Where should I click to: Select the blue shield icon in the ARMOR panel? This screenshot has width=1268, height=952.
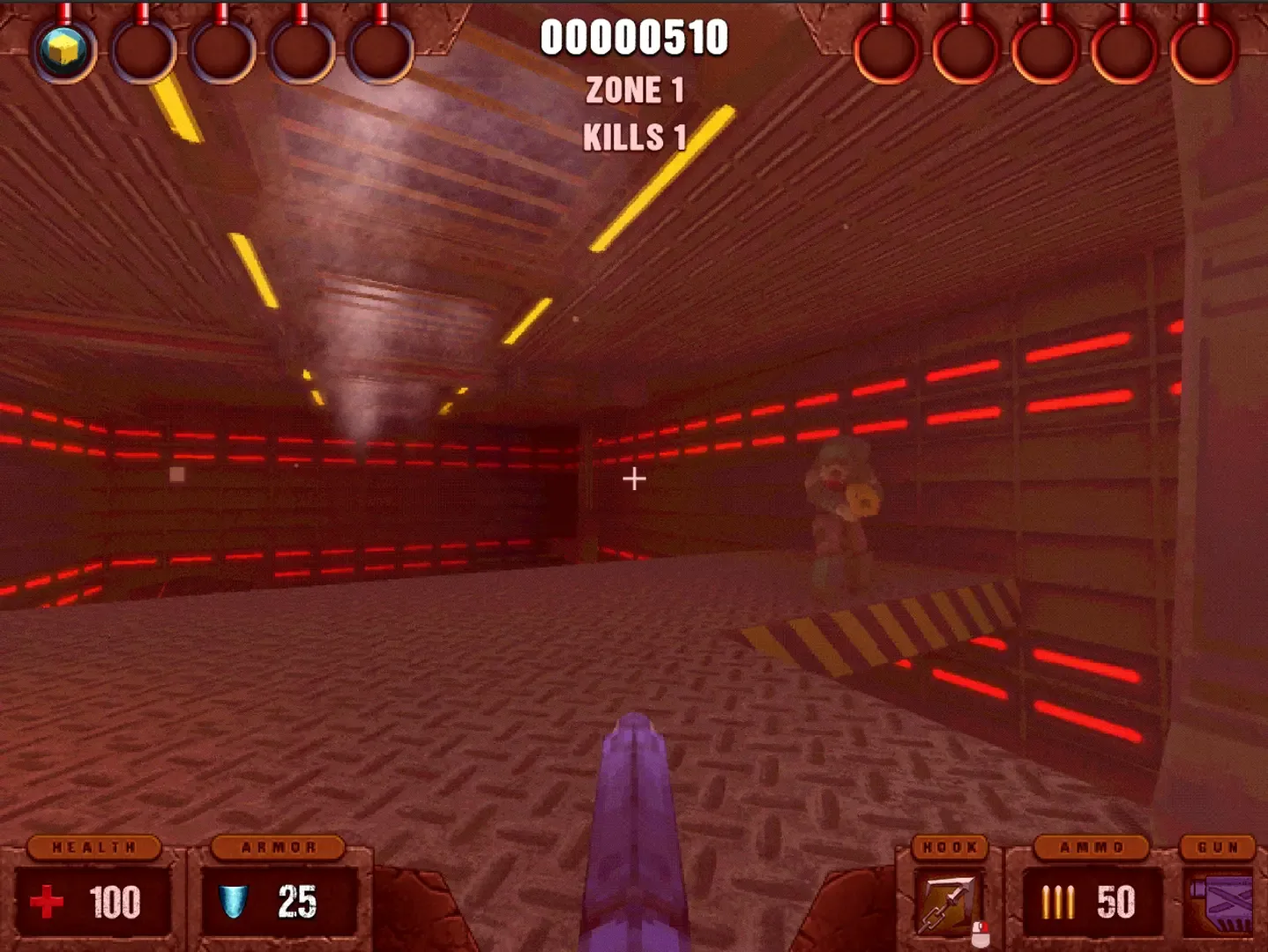[234, 899]
